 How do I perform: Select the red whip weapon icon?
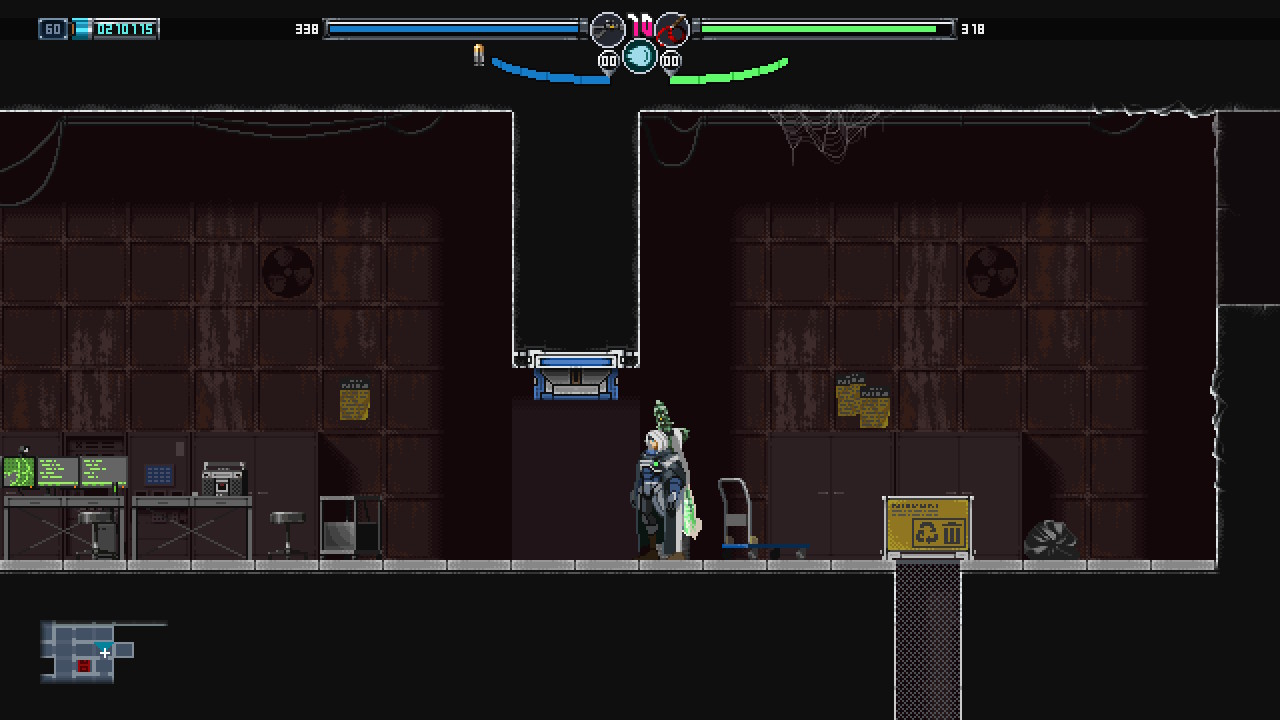tap(672, 29)
